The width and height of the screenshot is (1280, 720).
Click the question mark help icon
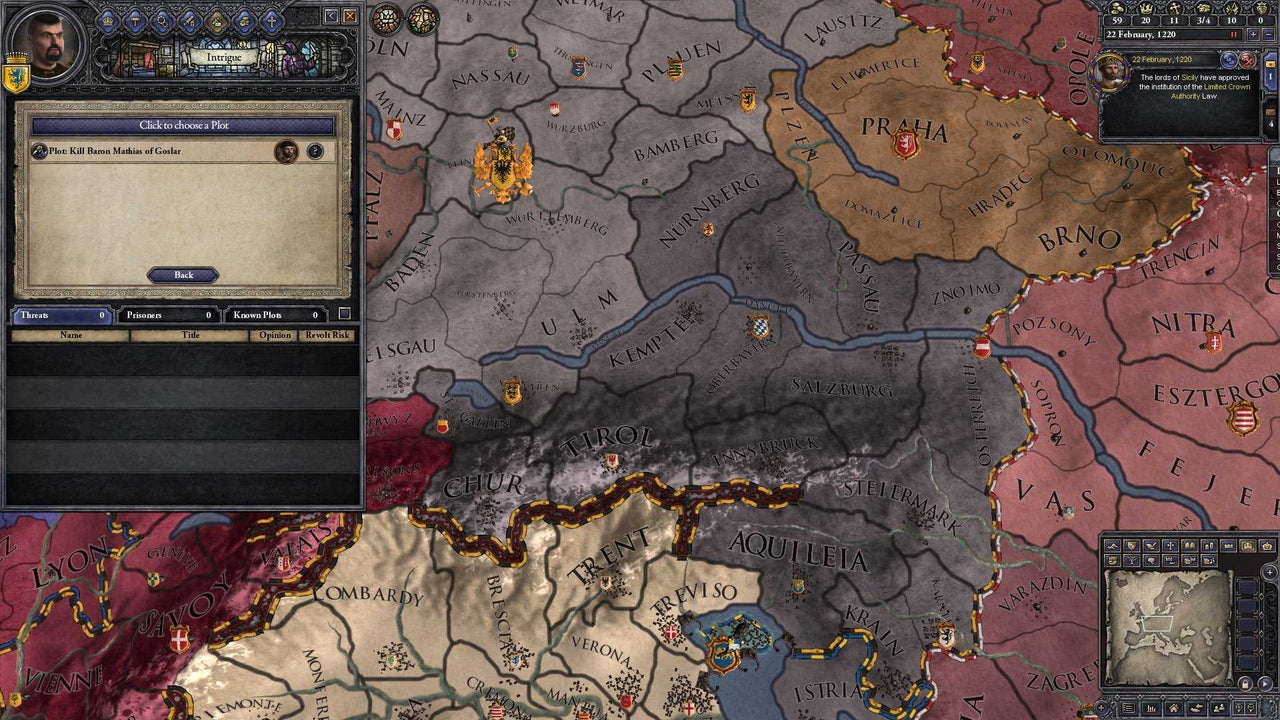point(315,151)
